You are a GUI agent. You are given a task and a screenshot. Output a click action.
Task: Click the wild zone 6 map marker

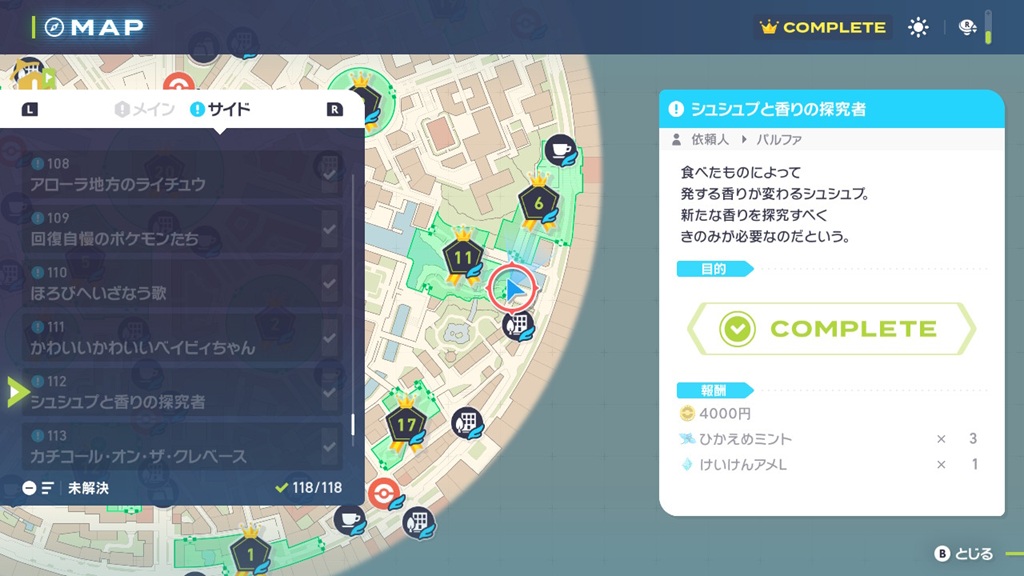click(538, 203)
